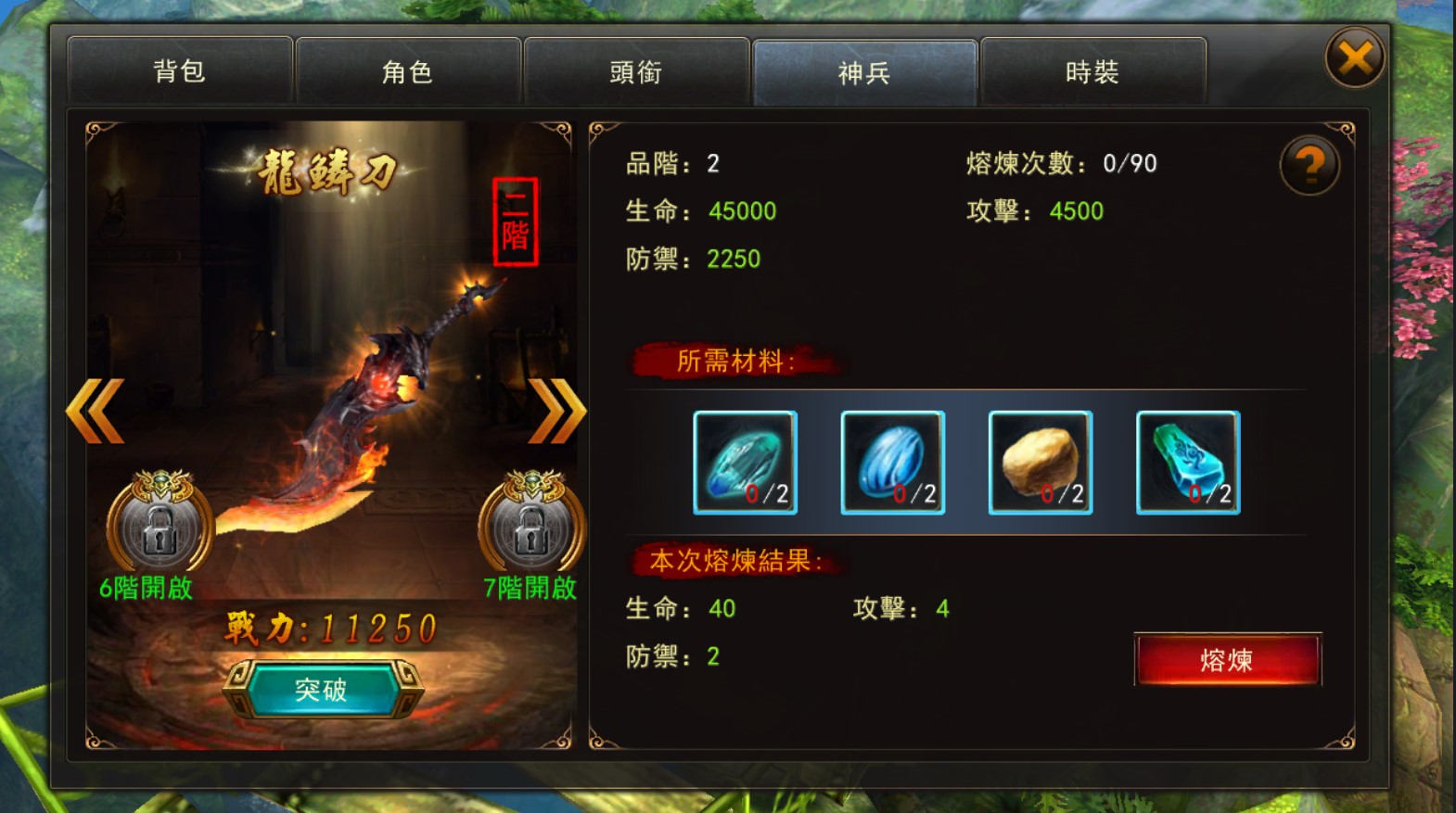Click the 0/90 smelting progress counter
The width and height of the screenshot is (1456, 813).
[1129, 162]
